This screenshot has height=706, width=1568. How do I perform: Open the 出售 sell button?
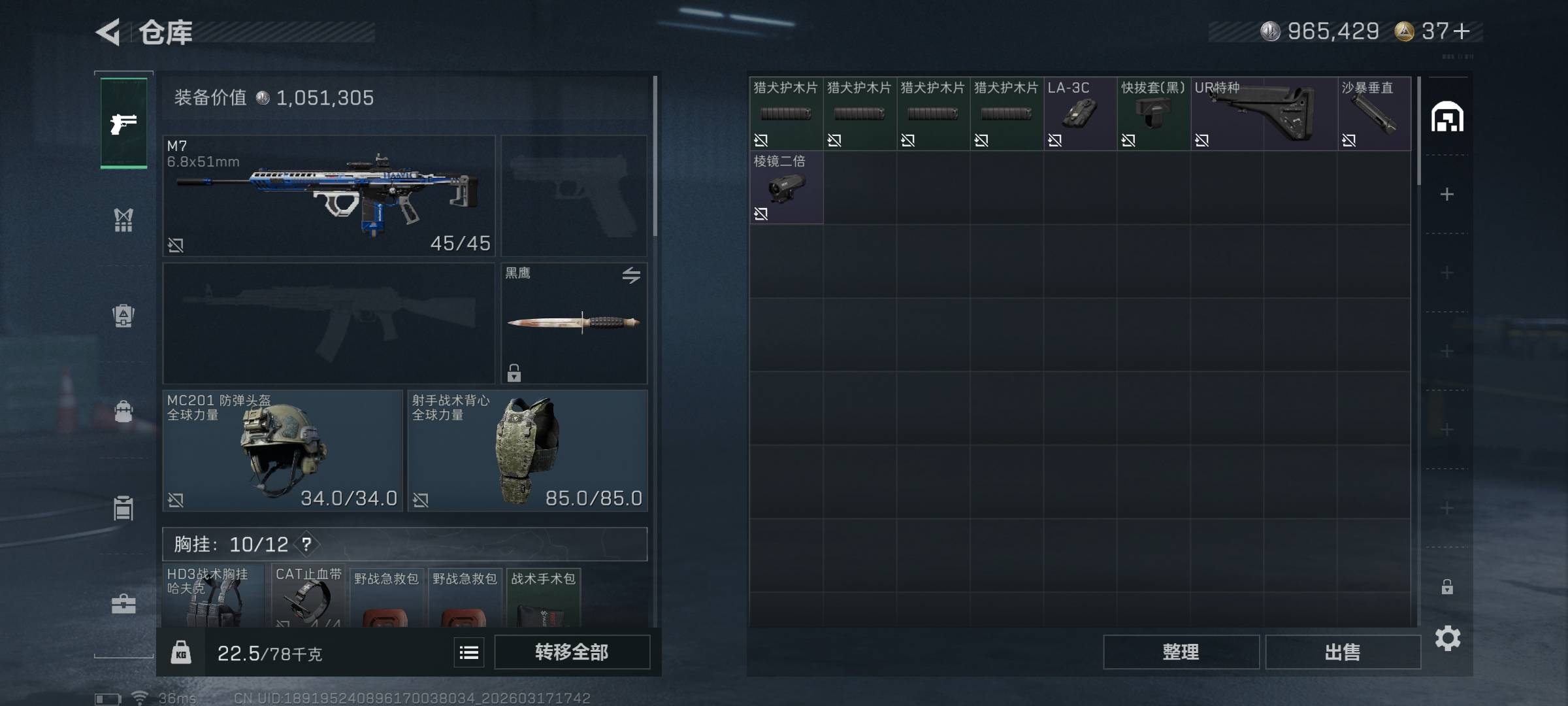1343,652
